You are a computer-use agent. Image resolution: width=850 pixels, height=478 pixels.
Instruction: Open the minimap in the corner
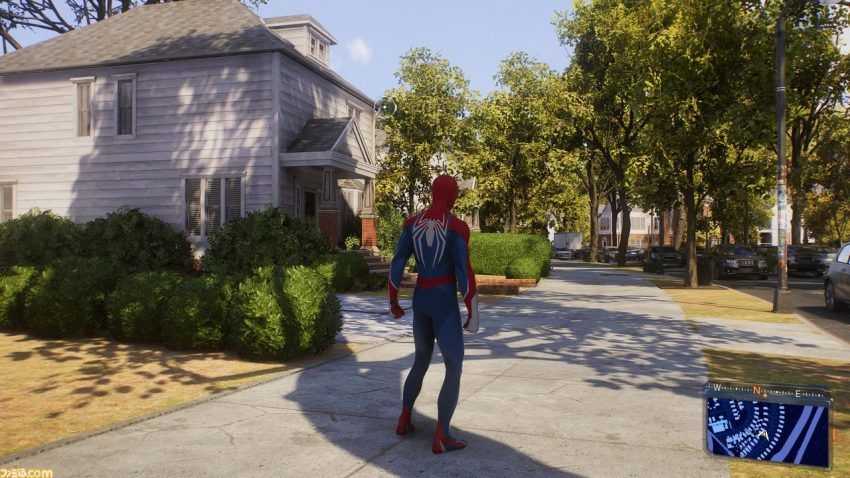tap(767, 430)
